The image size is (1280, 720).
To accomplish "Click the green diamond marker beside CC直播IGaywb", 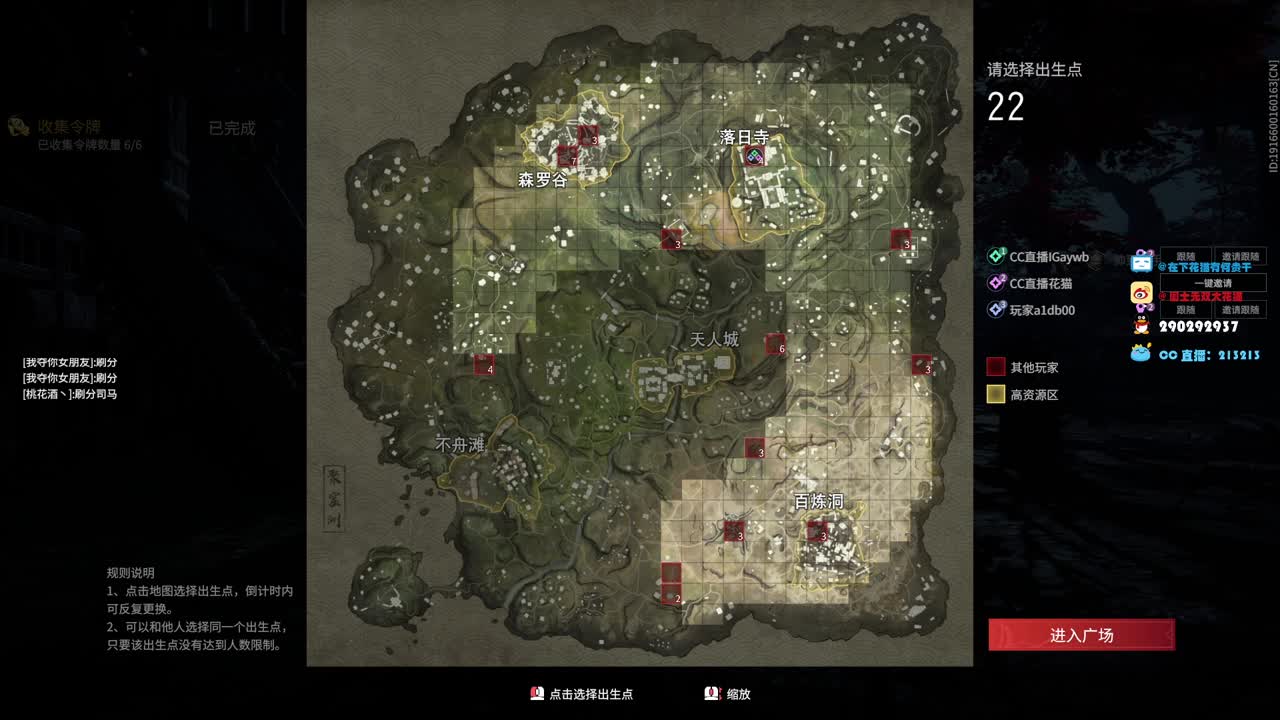I will click(x=995, y=255).
